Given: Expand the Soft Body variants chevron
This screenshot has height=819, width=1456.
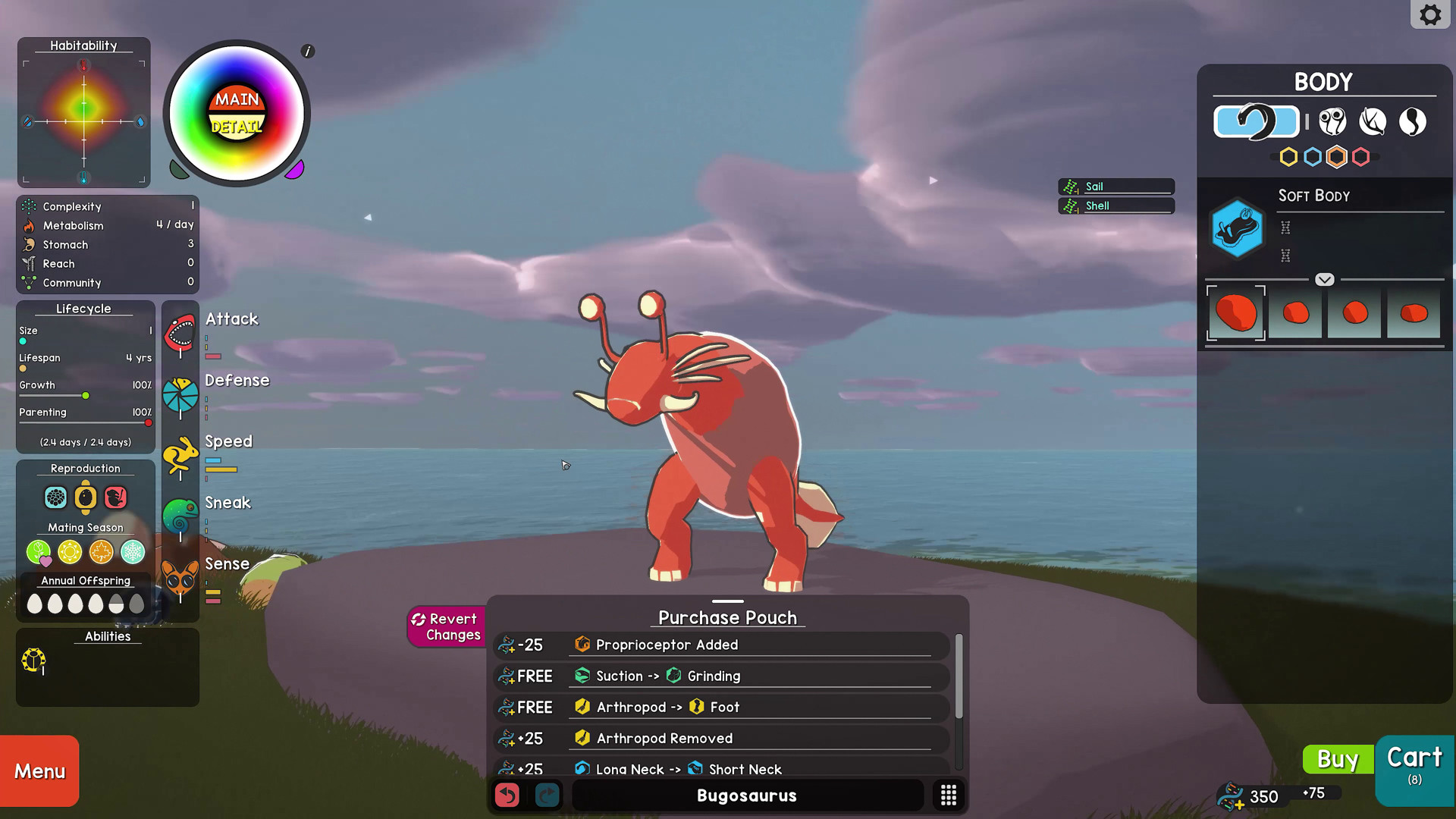Looking at the screenshot, I should click(x=1325, y=279).
